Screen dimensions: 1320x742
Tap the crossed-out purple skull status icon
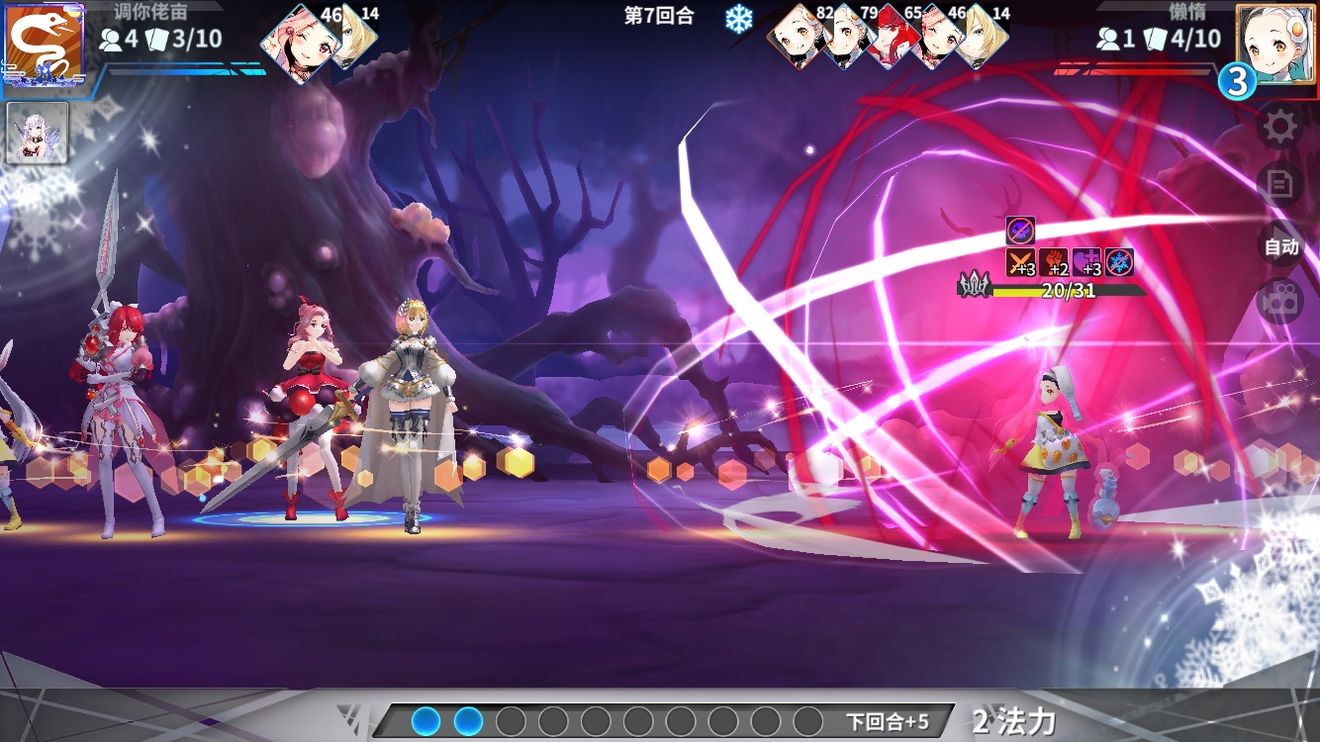[1020, 231]
